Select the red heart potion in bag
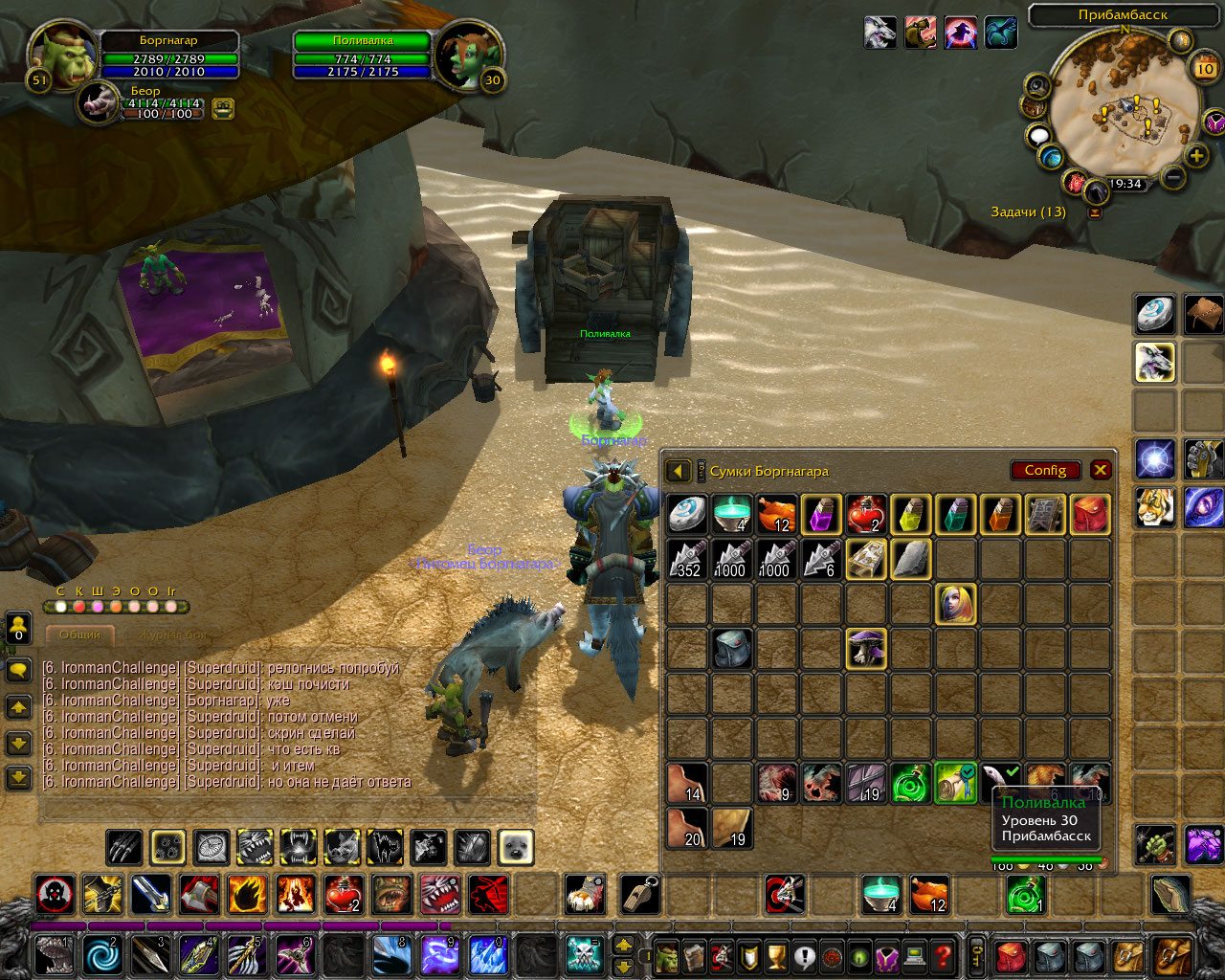1225x980 pixels. (865, 514)
